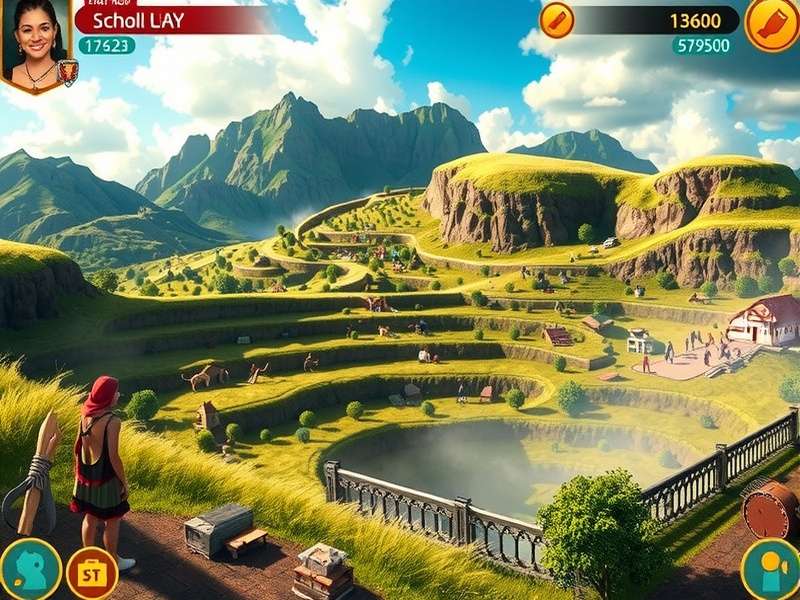Tap the large orange button at top right

pyautogui.click(x=772, y=24)
